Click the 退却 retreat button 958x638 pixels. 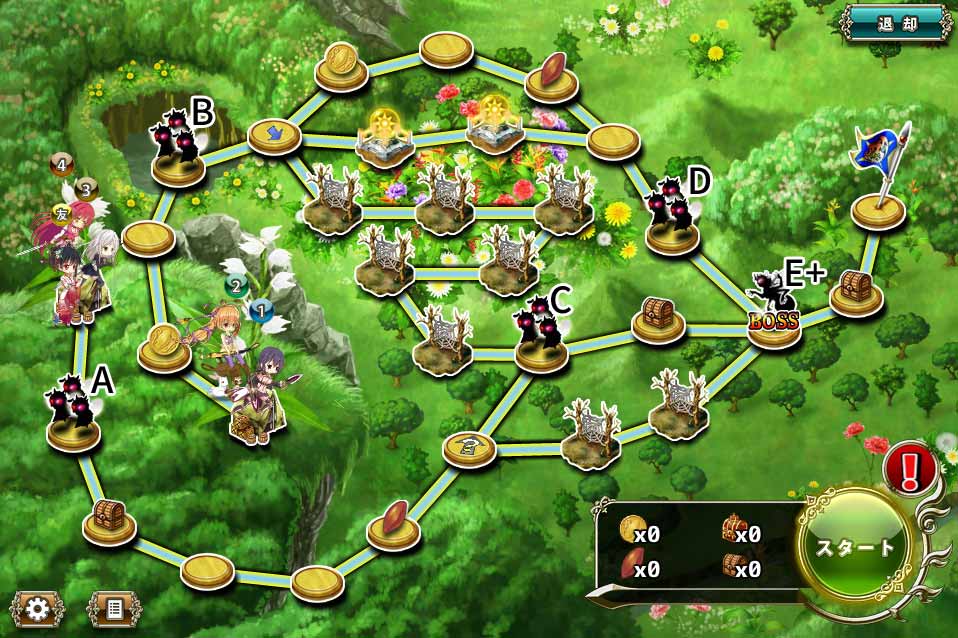coord(896,23)
